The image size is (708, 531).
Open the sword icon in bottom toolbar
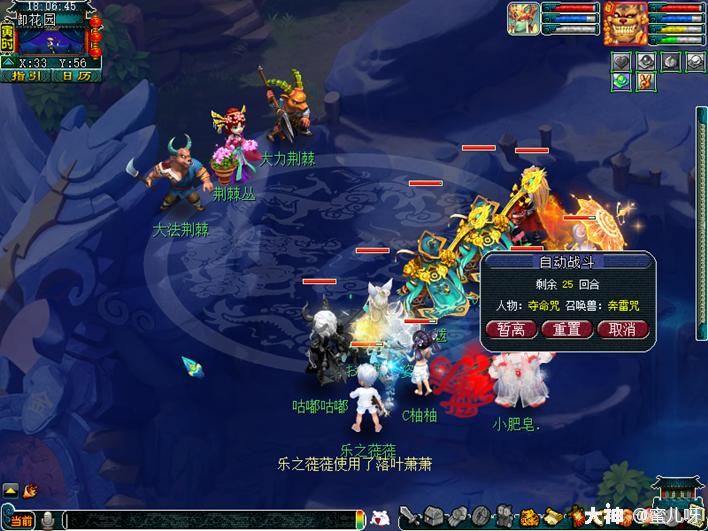(408, 518)
